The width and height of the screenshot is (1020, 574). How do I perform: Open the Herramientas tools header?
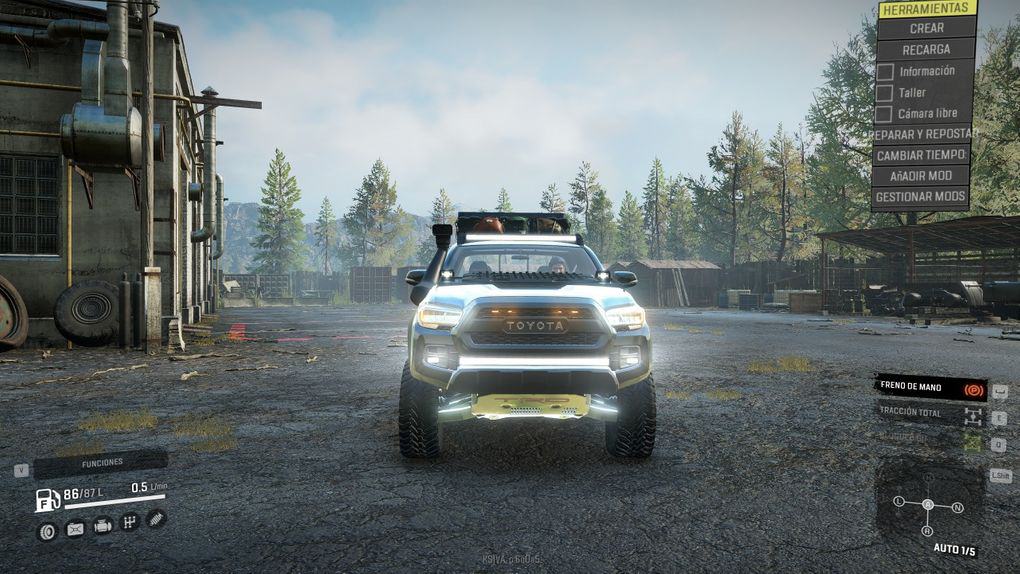coord(926,8)
